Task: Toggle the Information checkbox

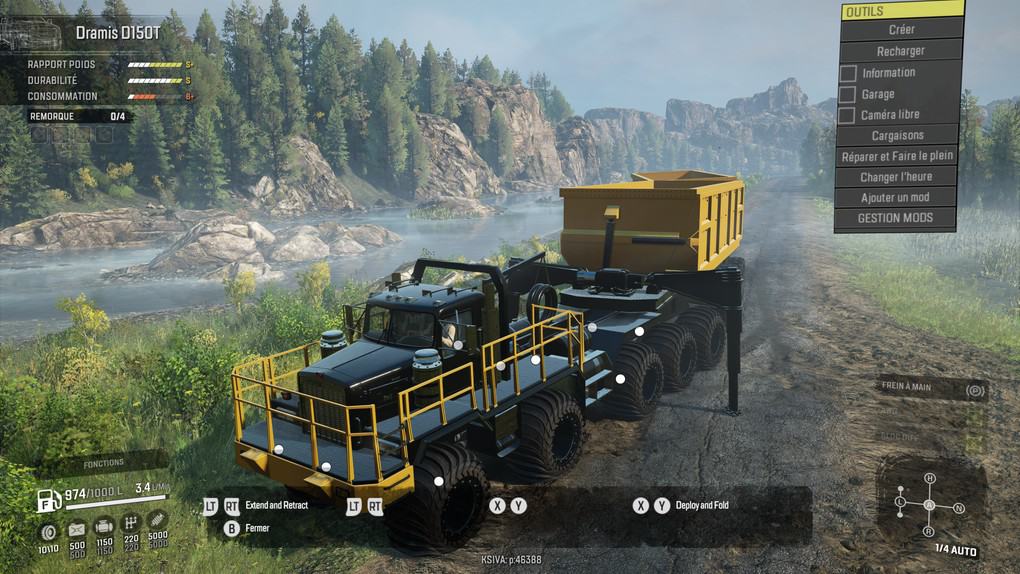Action: 848,73
